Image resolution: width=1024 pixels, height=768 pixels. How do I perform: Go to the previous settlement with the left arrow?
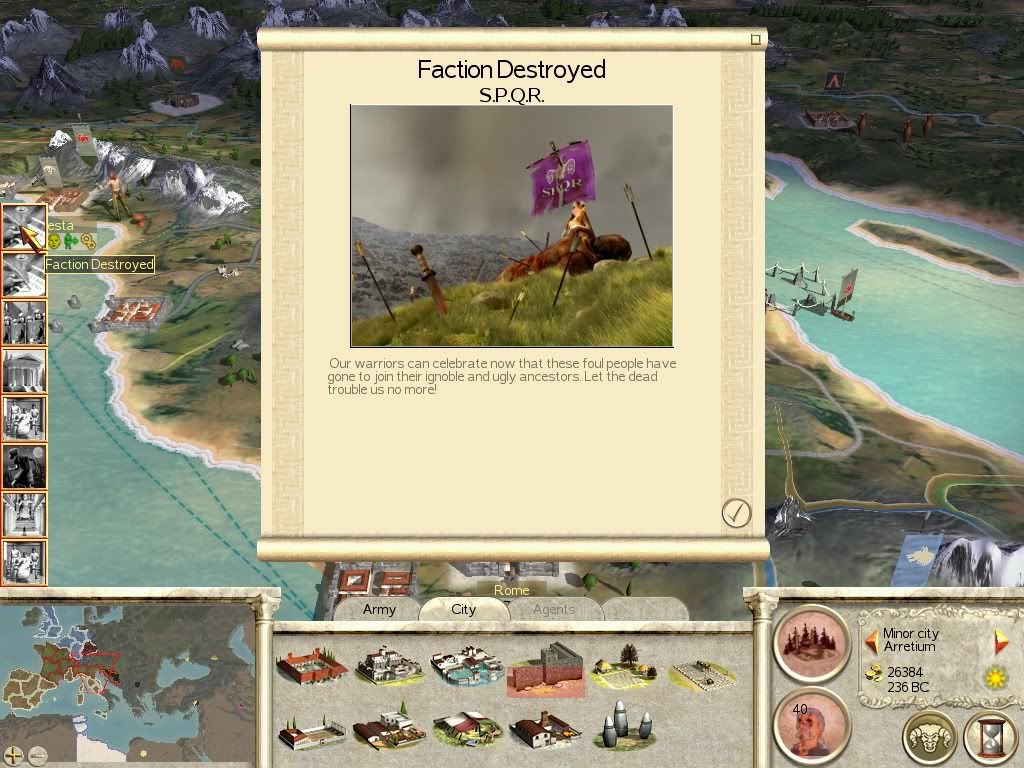(871, 641)
